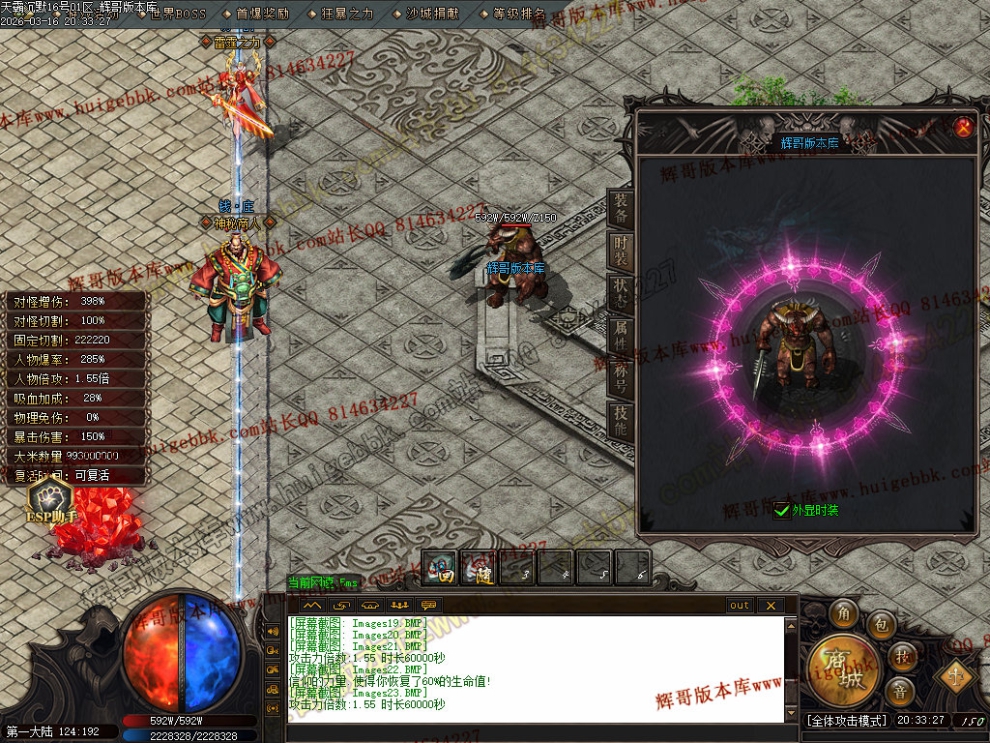
Task: Close the character panel with the red X
Action: click(963, 127)
